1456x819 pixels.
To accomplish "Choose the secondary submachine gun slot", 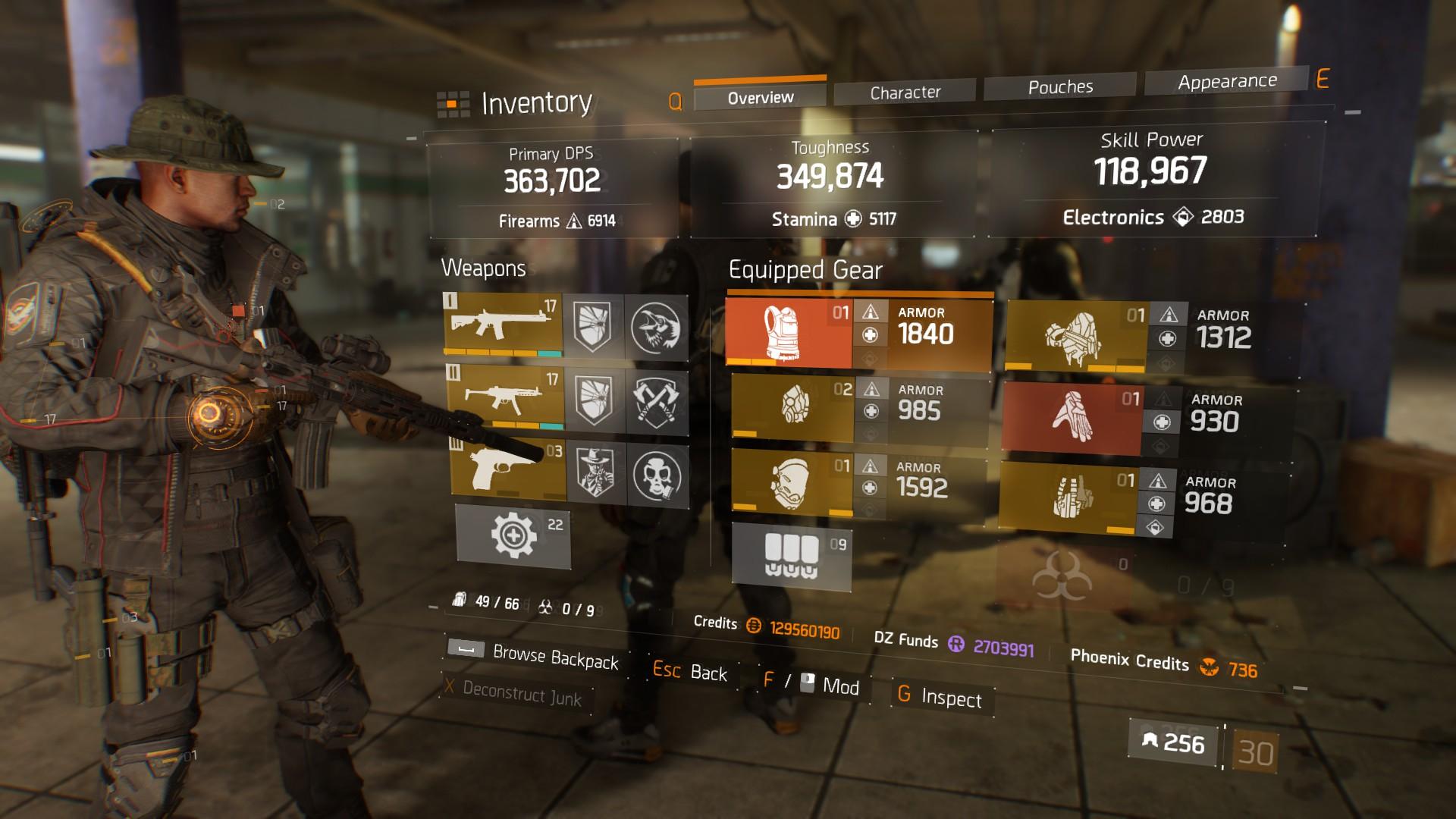I will (x=504, y=397).
